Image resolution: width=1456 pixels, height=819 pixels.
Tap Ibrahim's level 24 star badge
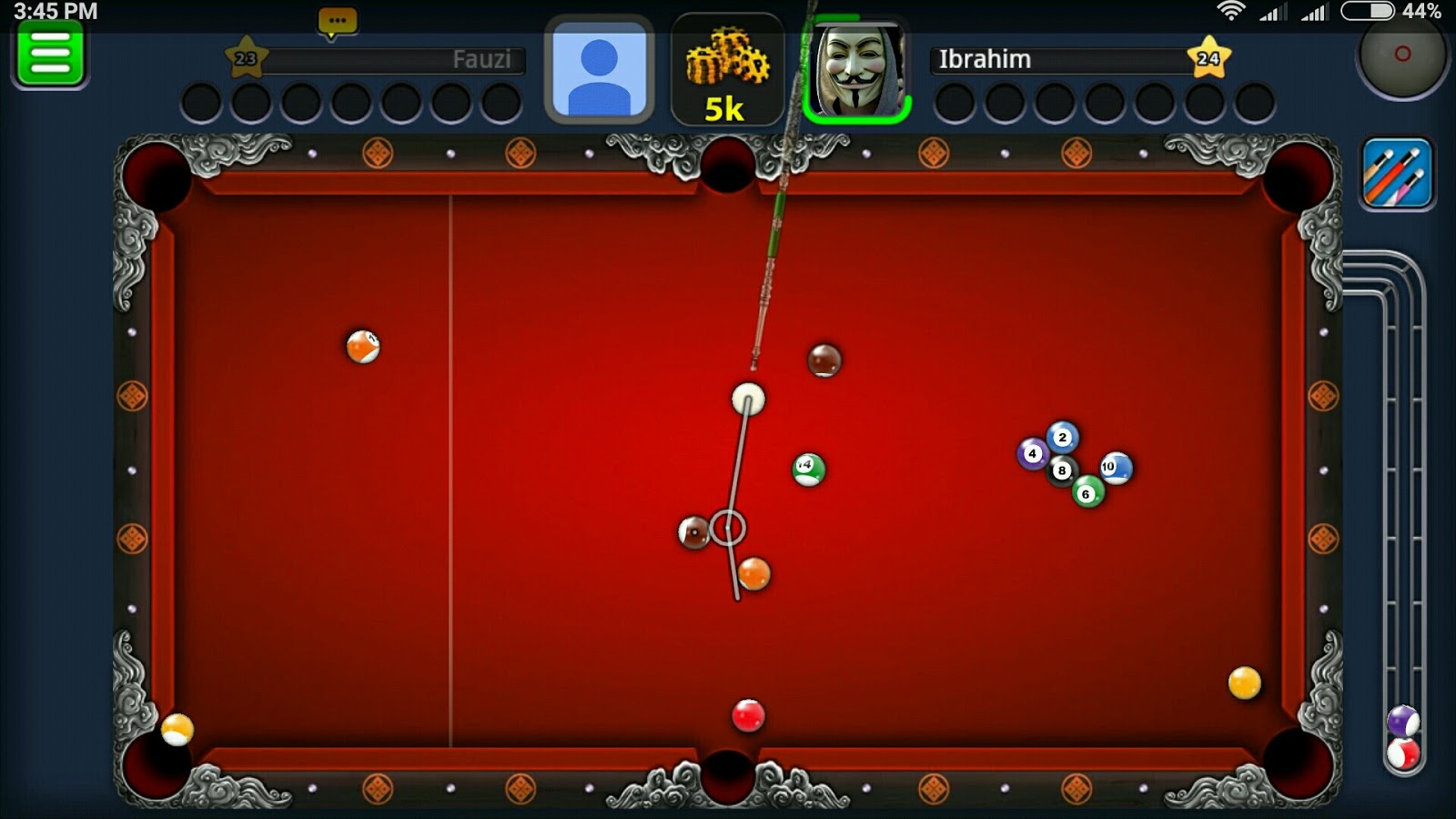click(1210, 59)
